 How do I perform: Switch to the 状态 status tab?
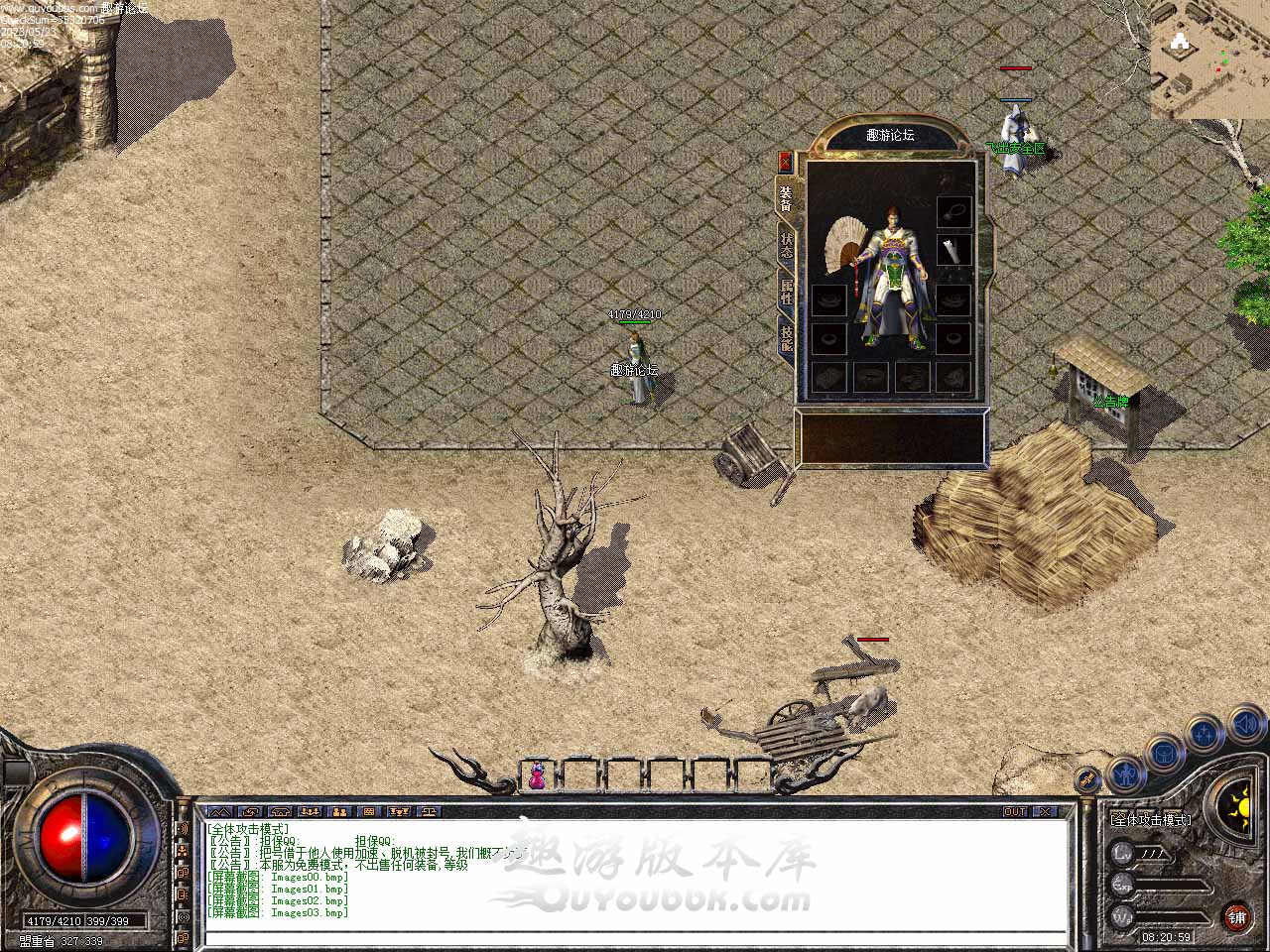point(787,245)
